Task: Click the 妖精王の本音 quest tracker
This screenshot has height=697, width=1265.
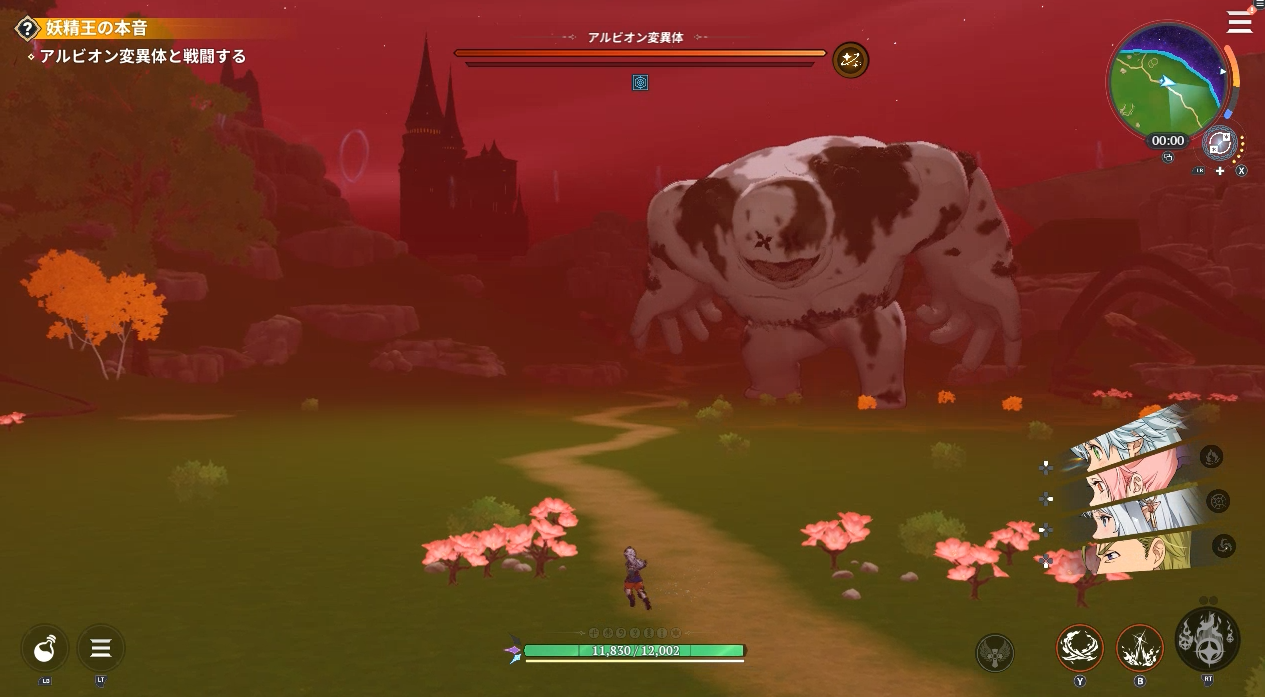Action: coord(96,28)
